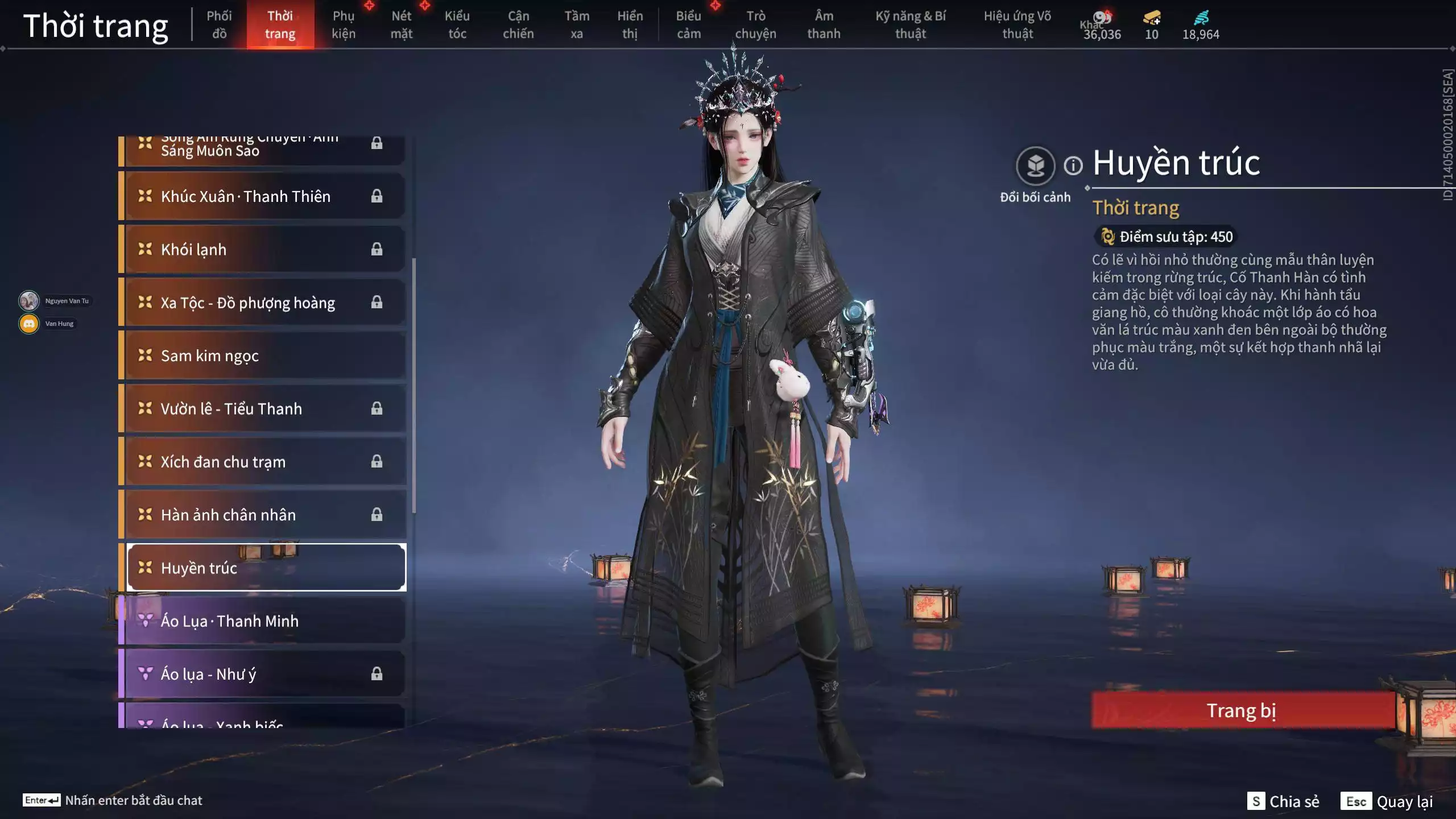The image size is (1456, 819).
Task: Click Nguyen Van Tu's avatar icon
Action: tap(28, 300)
